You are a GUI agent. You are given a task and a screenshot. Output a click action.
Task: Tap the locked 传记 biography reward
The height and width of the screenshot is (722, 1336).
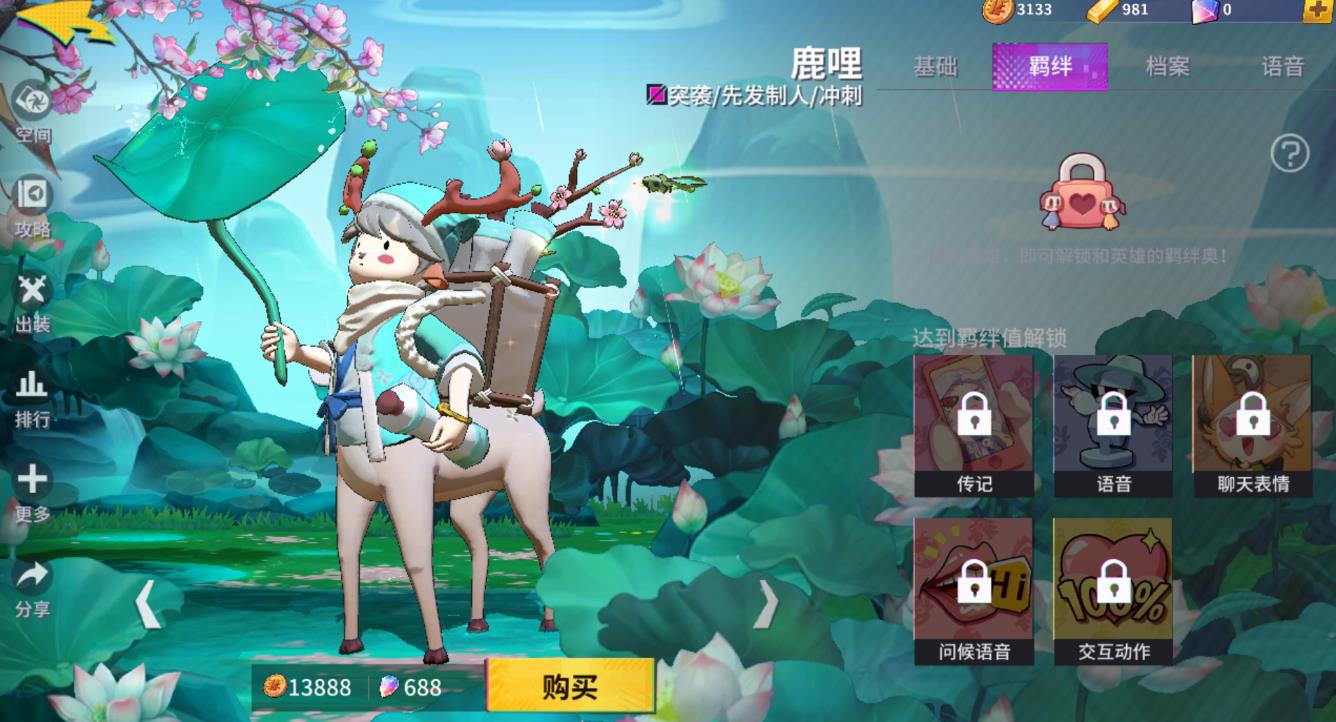974,421
